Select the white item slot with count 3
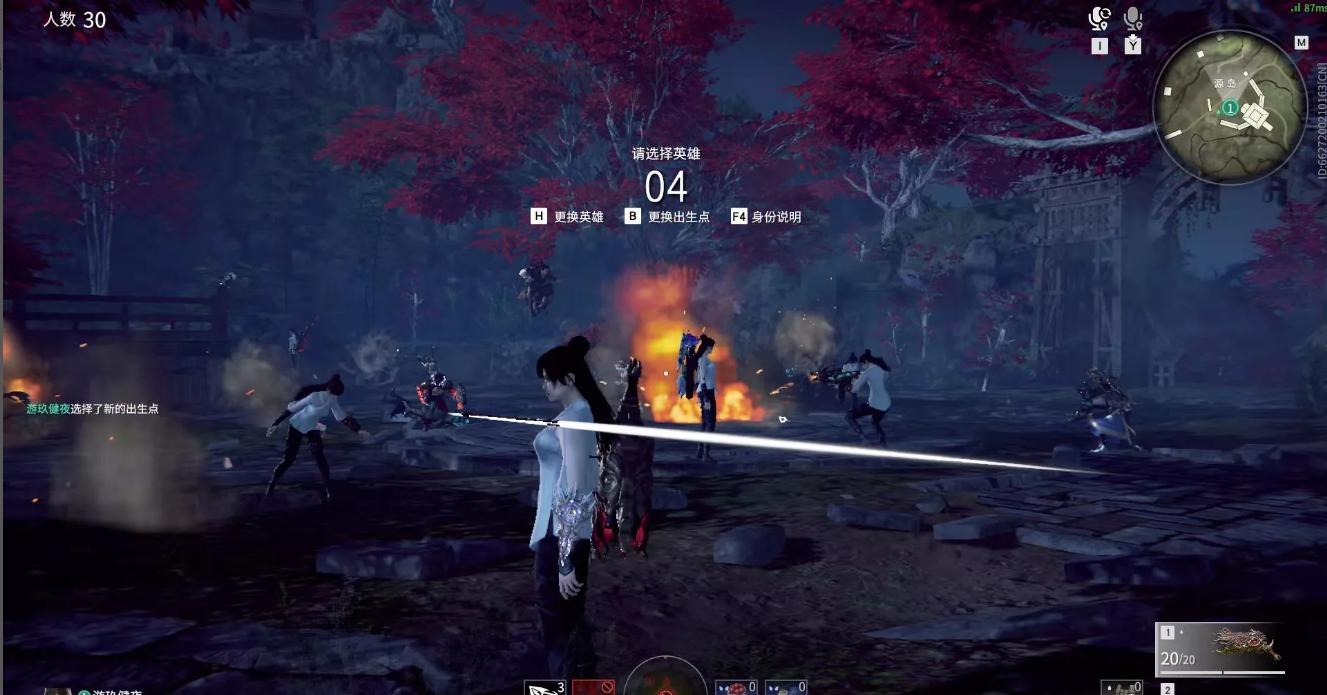 point(545,688)
